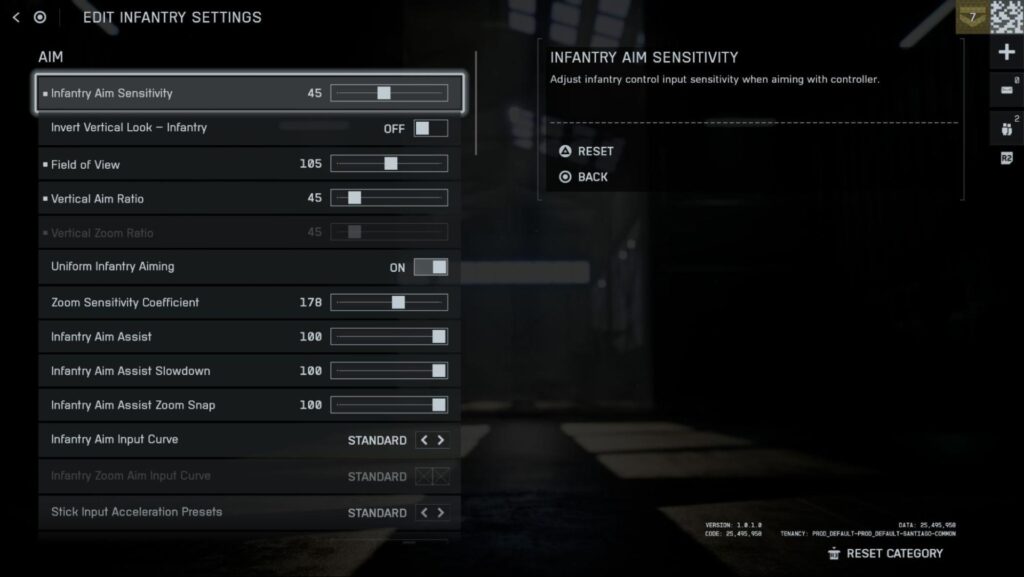Turn off Uniform Infantry Aiming toggle
The image size is (1024, 577).
click(431, 267)
